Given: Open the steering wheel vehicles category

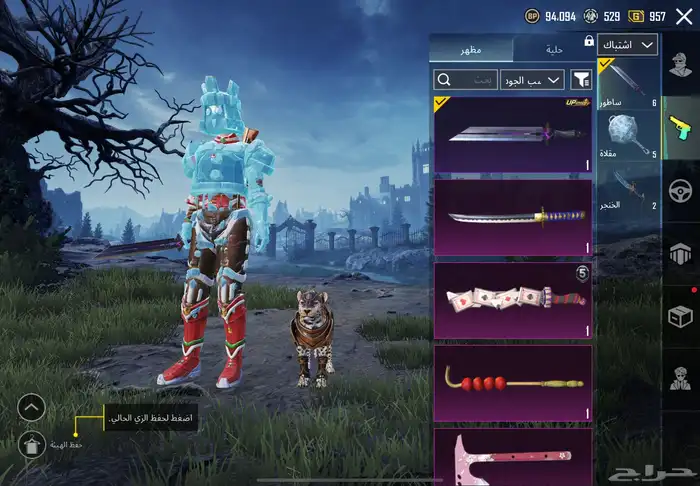Looking at the screenshot, I should (681, 190).
